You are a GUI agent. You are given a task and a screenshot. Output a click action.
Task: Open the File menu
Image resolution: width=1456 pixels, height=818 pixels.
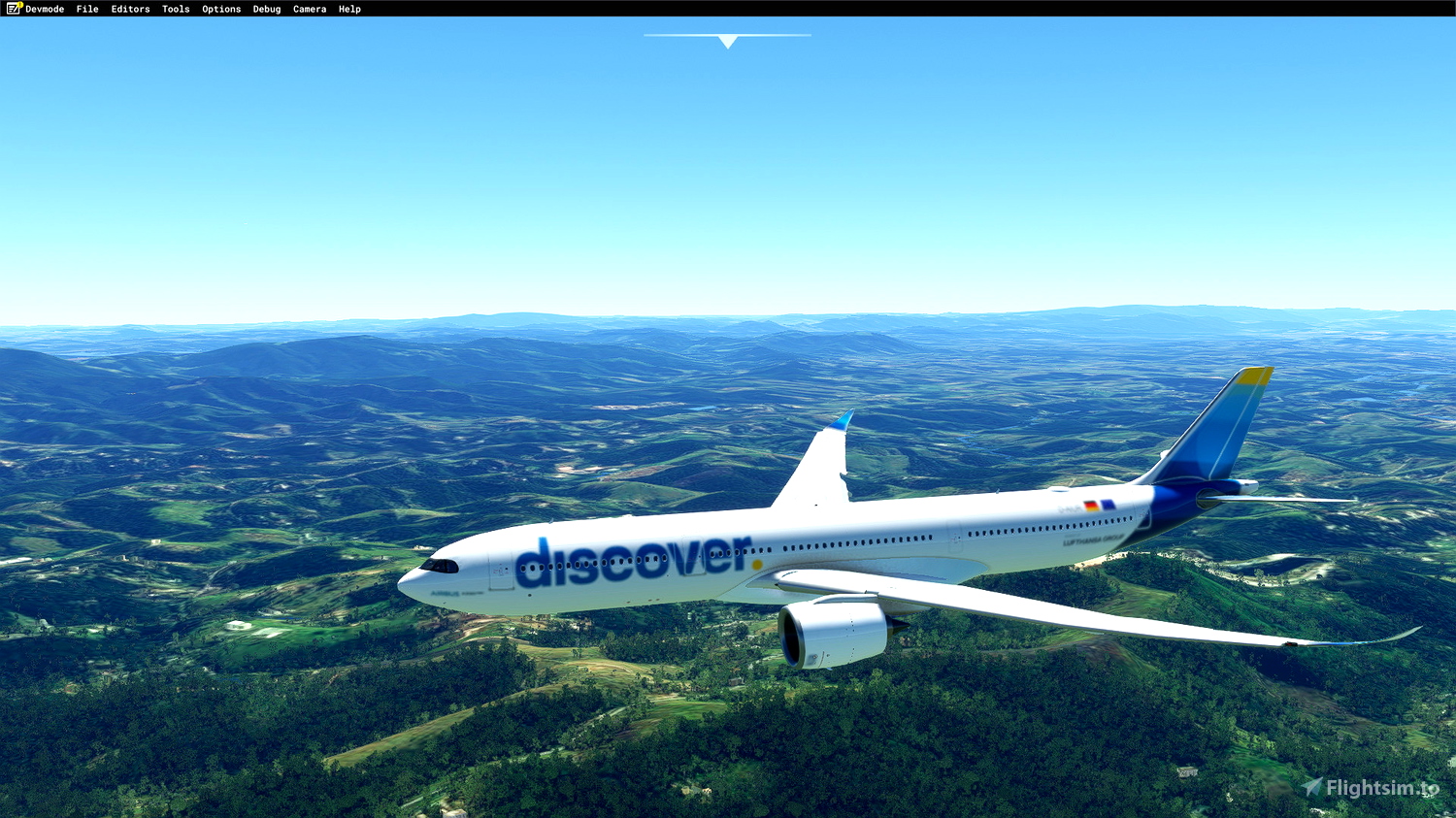point(86,9)
